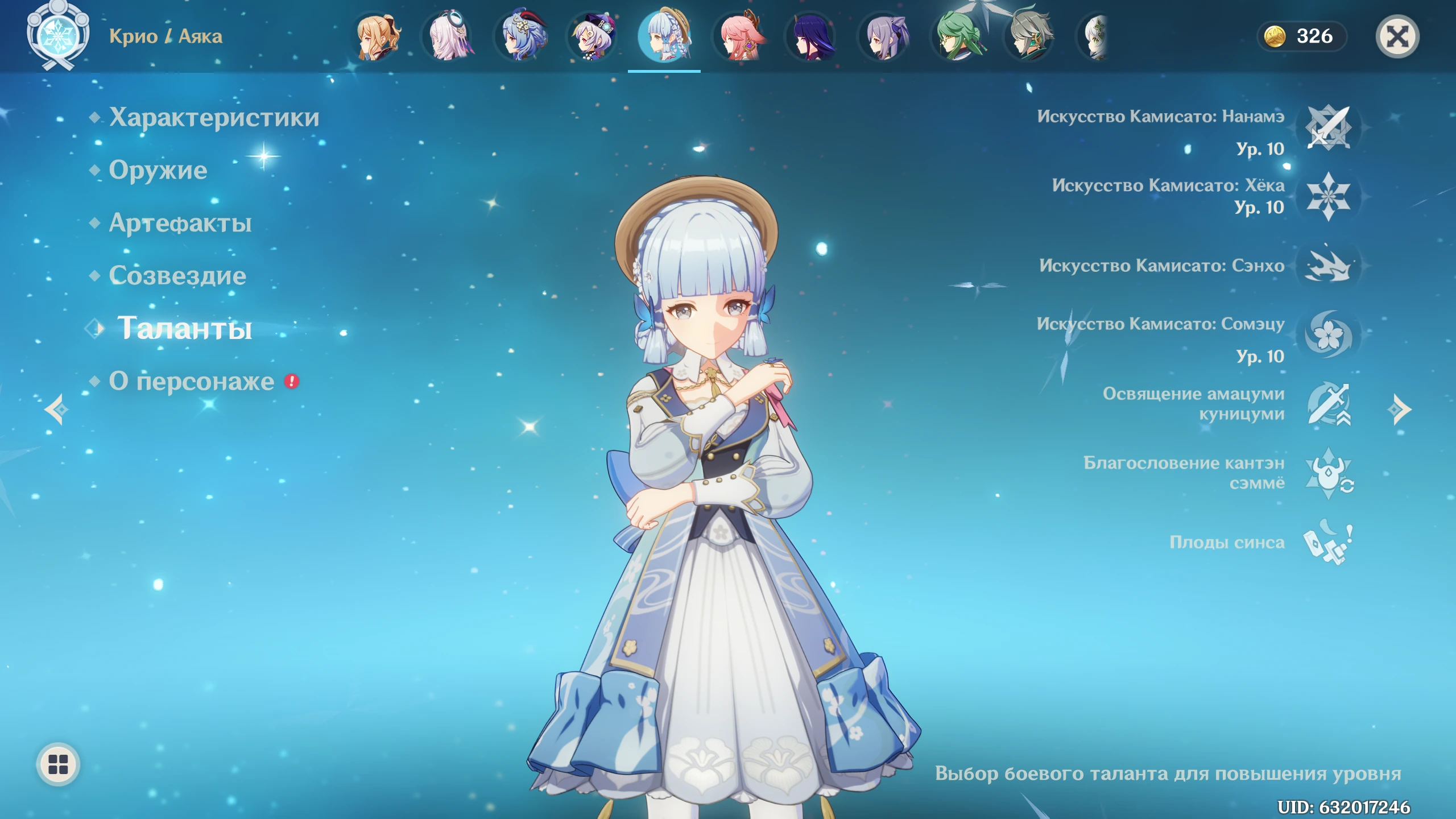Select the Искусство Камисато: Нанамэ talent
The width and height of the screenshot is (1456, 819).
coord(1327,128)
